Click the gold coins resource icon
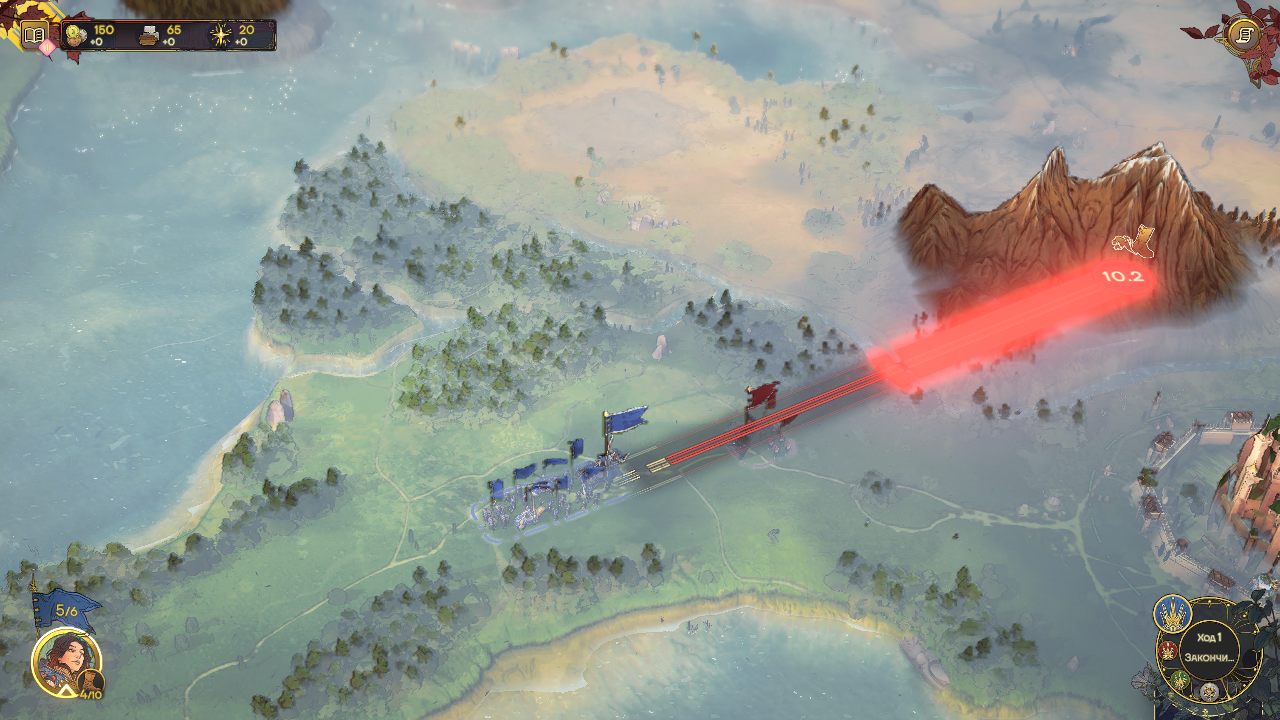 click(x=76, y=35)
